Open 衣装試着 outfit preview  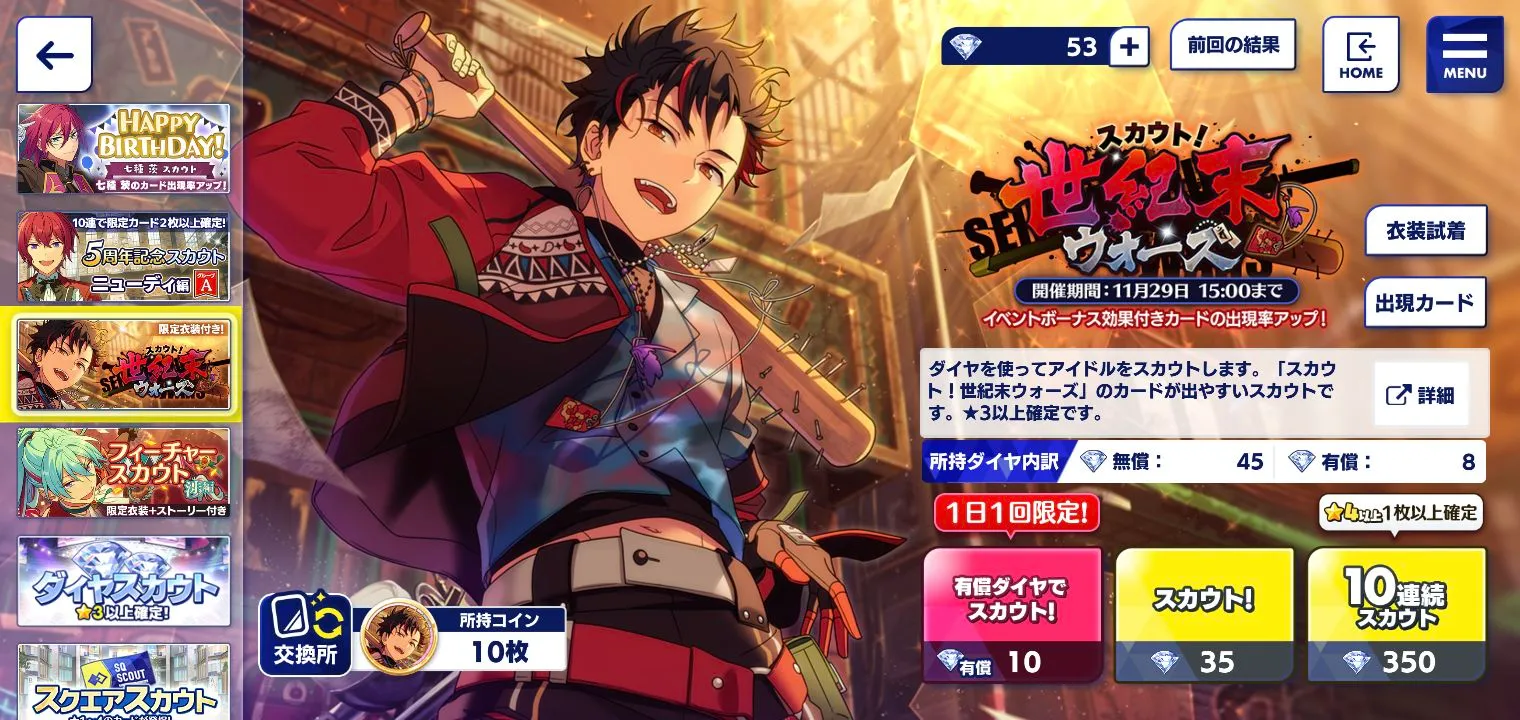click(x=1425, y=231)
